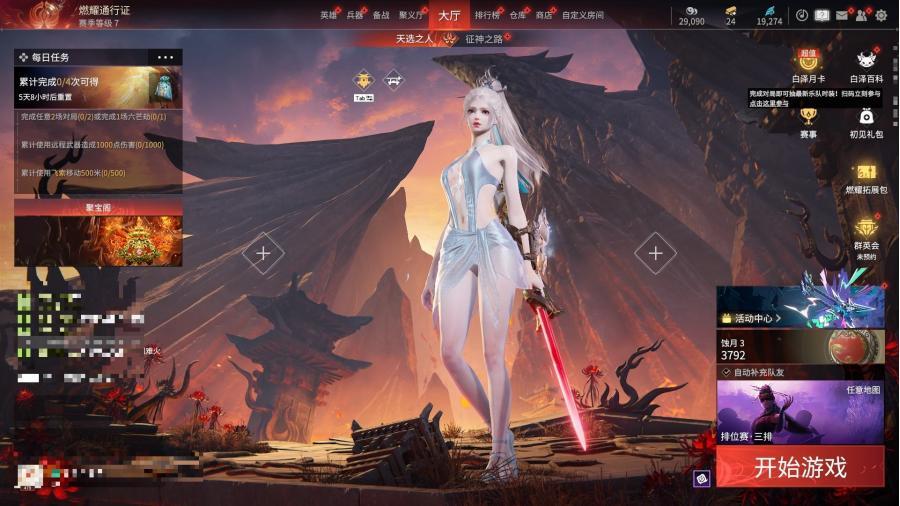Open the 仓库 warehouse tab
This screenshot has width=900, height=506.
517,15
